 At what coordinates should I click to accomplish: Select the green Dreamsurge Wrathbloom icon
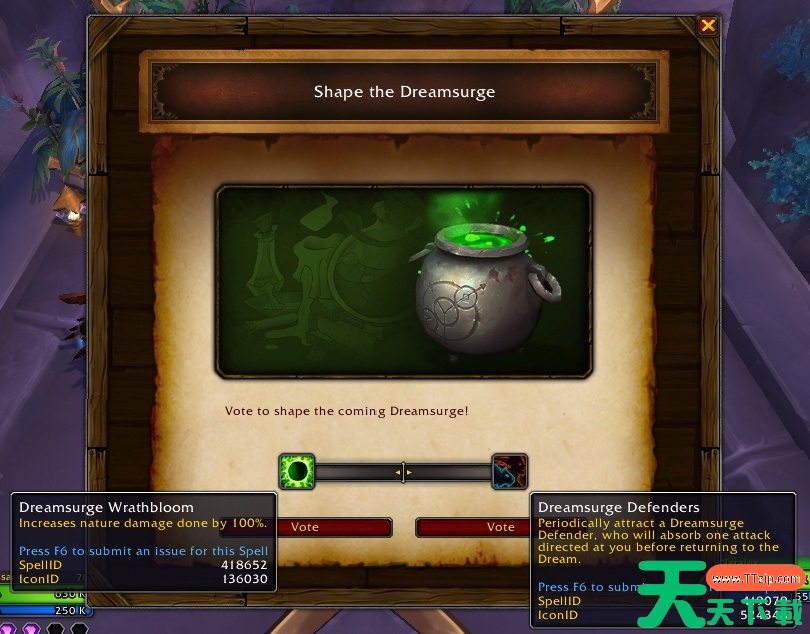(x=297, y=471)
